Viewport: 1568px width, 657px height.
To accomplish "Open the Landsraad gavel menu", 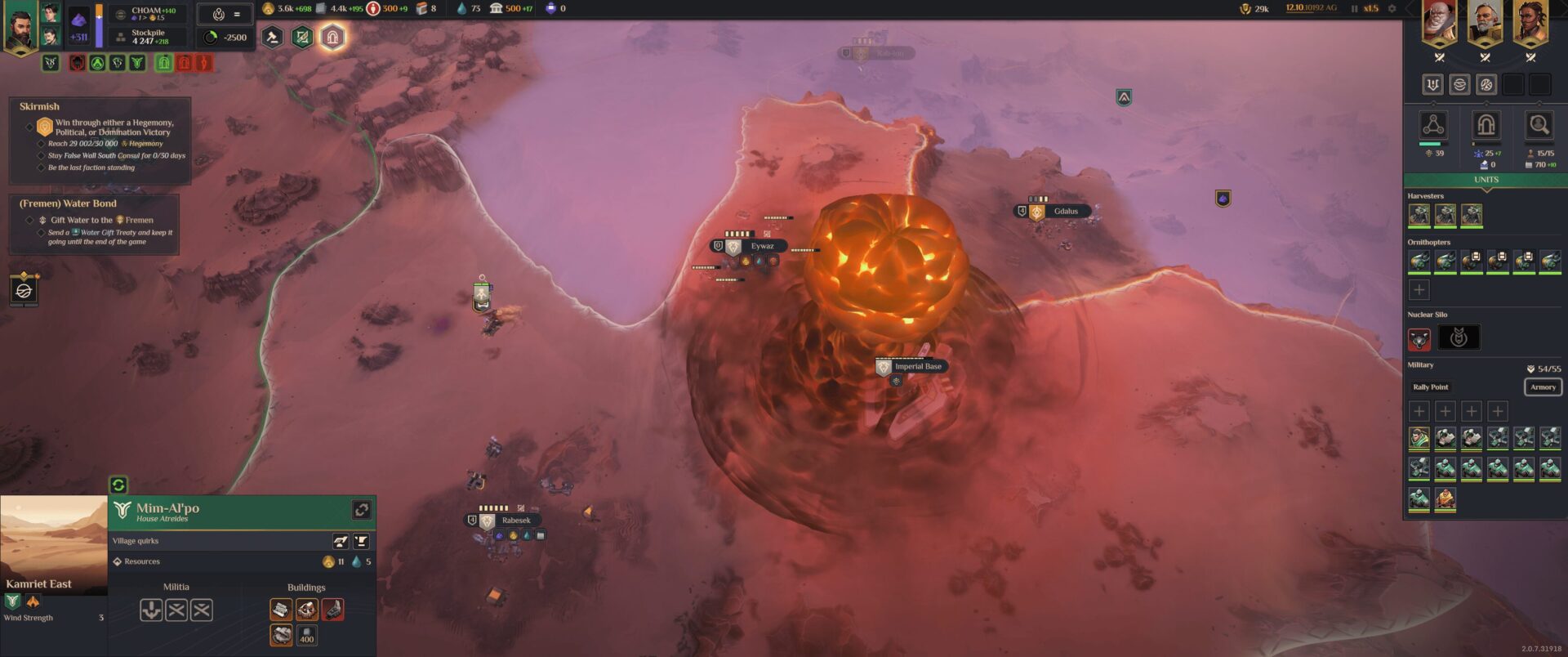I will point(272,37).
